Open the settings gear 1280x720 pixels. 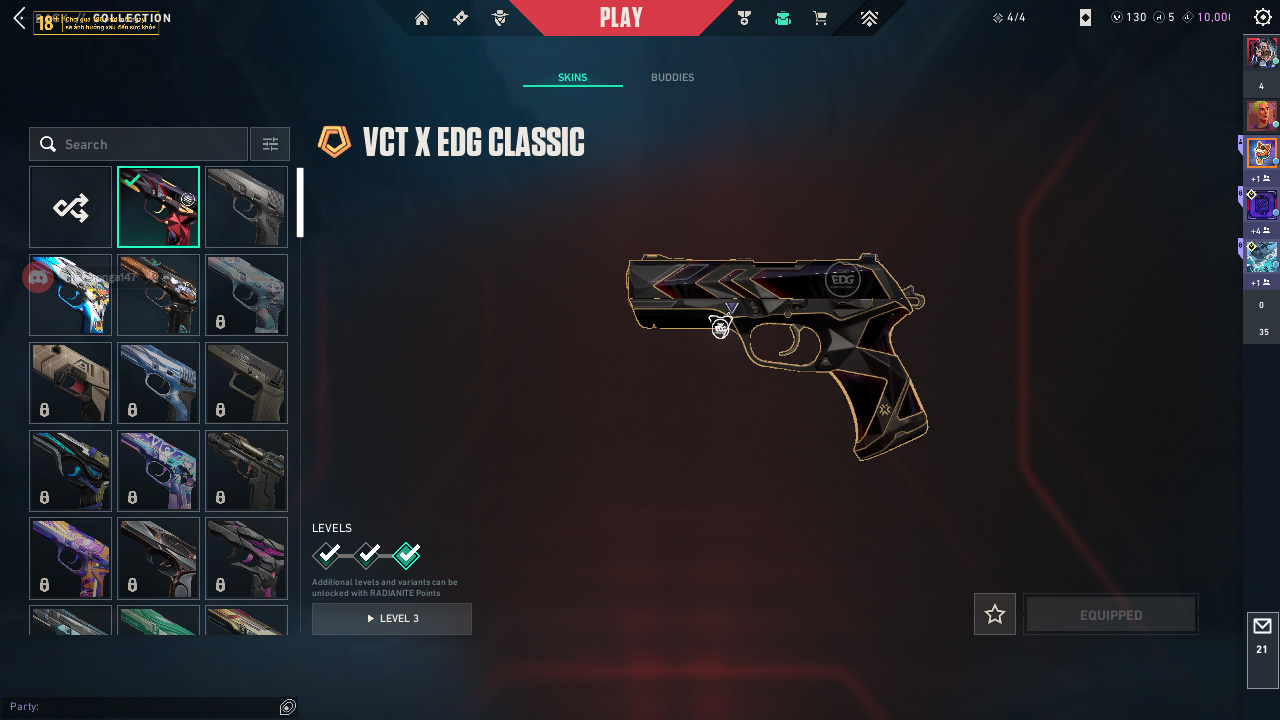point(1263,18)
